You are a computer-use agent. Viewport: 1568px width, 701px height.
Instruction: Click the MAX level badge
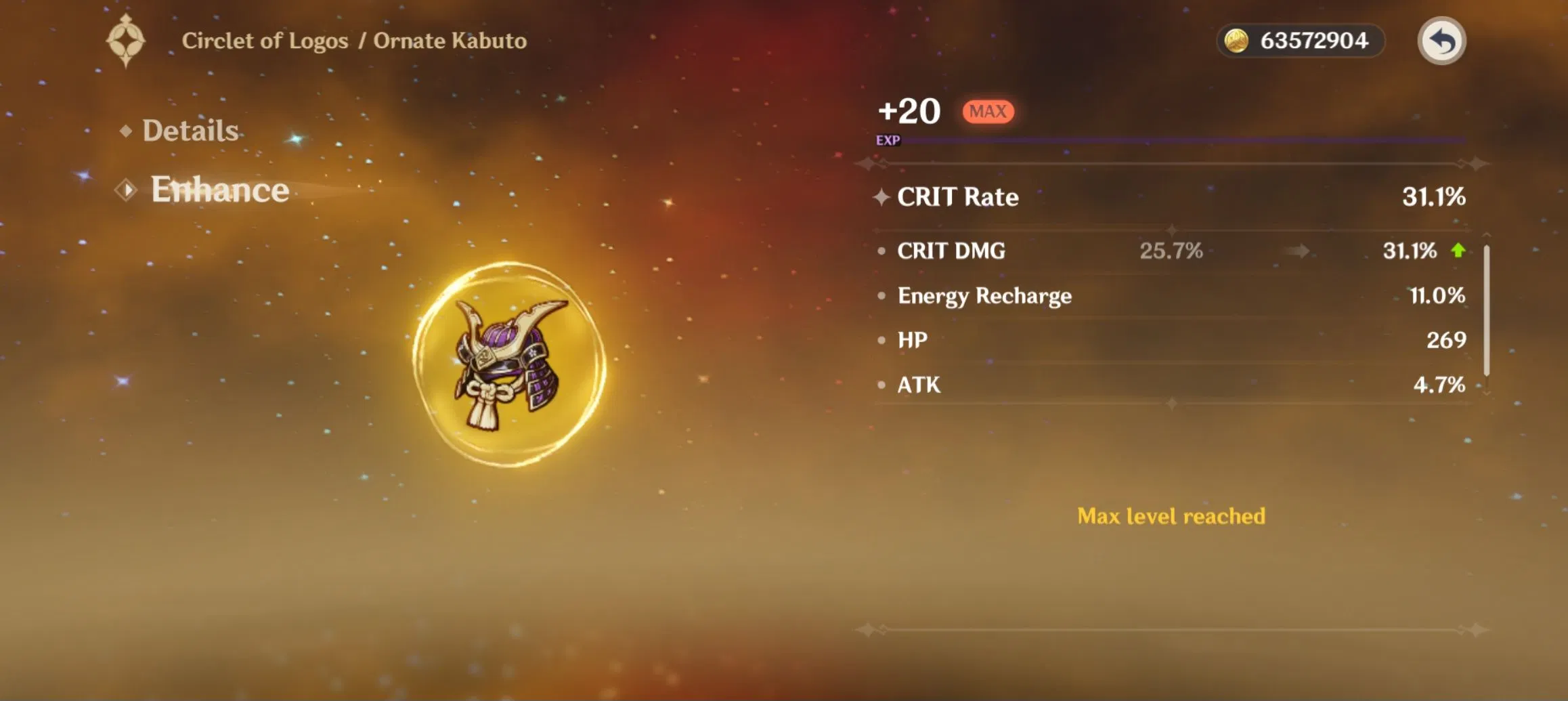pos(987,111)
